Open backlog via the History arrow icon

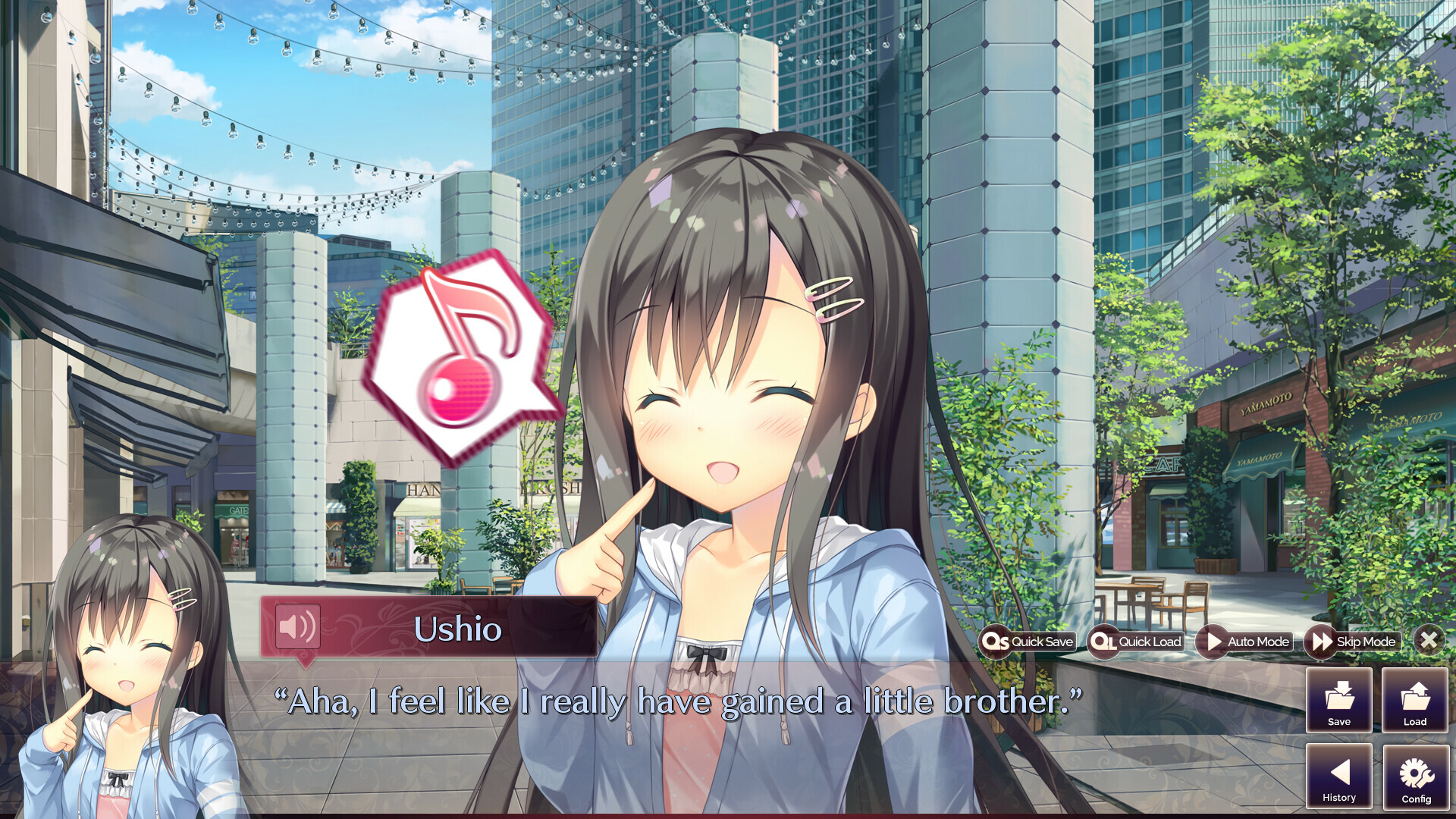point(1338,775)
